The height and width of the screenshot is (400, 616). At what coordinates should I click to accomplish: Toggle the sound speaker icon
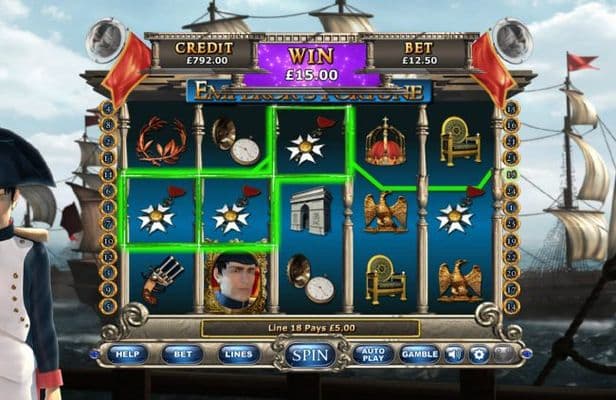point(454,354)
